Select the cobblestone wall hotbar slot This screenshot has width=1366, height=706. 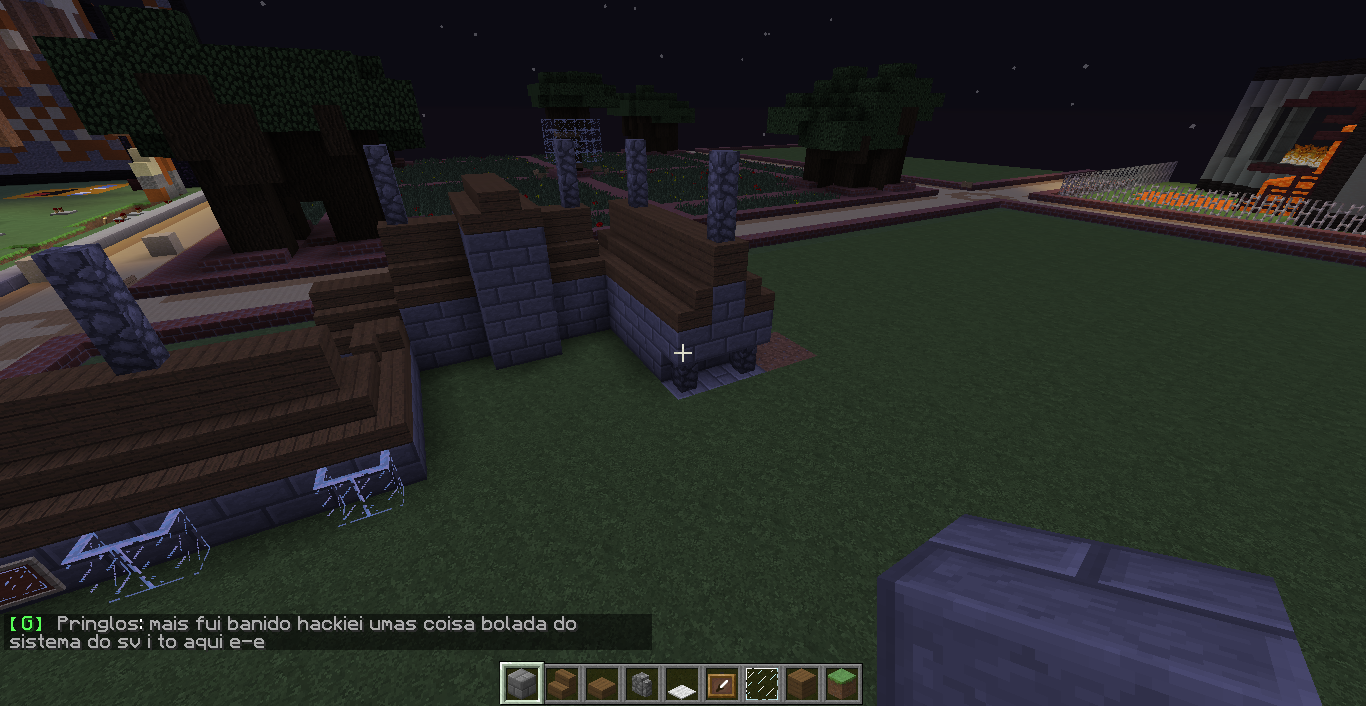[x=641, y=684]
